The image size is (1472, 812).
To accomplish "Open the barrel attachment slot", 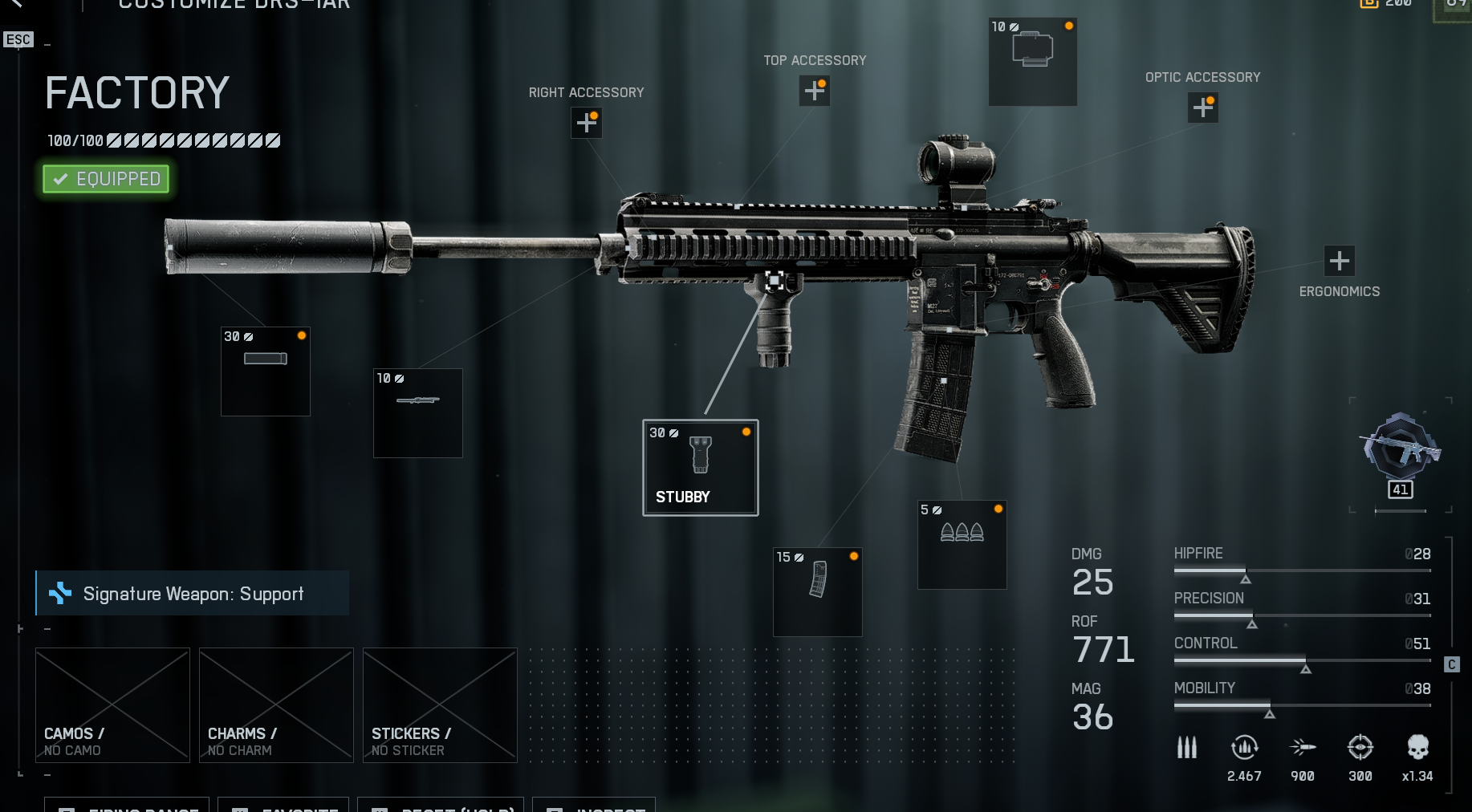I will (418, 413).
